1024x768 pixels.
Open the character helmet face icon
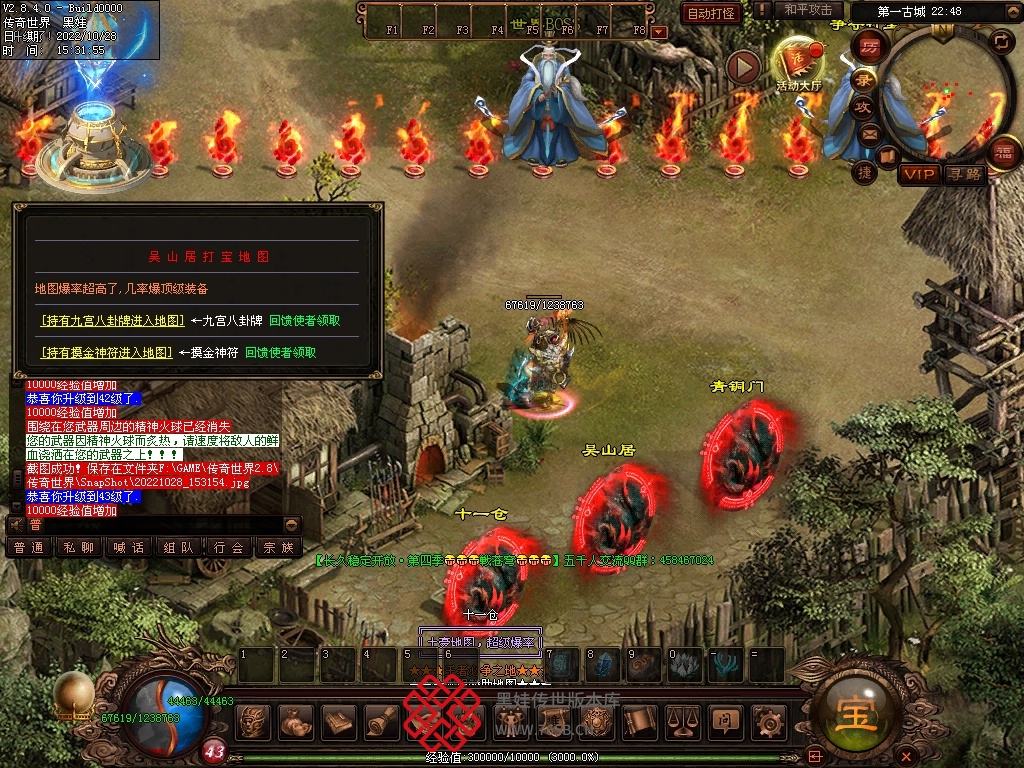[255, 720]
